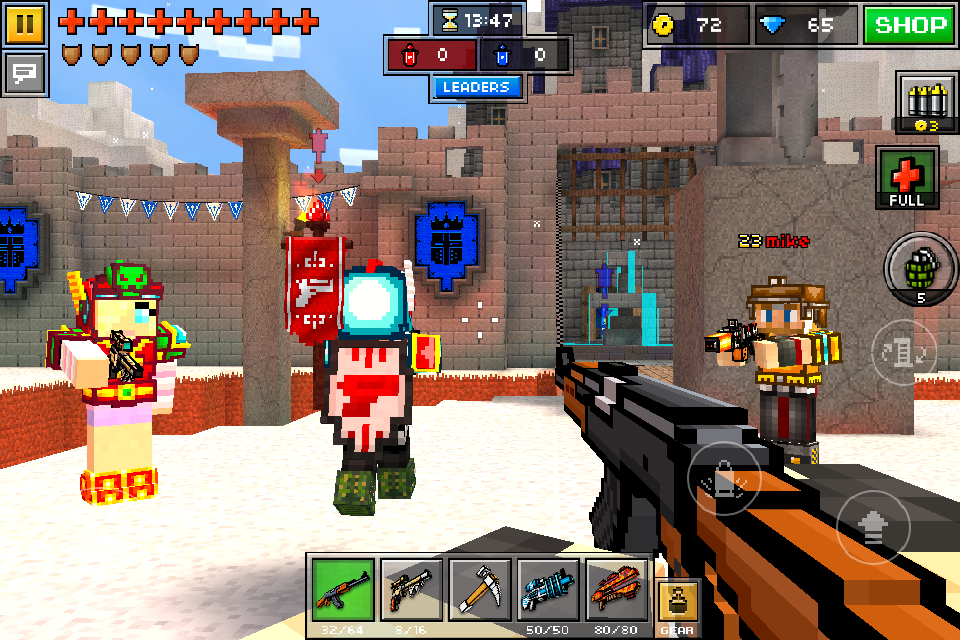
Task: Equip the pickaxe melee weapon slot
Action: tap(480, 590)
